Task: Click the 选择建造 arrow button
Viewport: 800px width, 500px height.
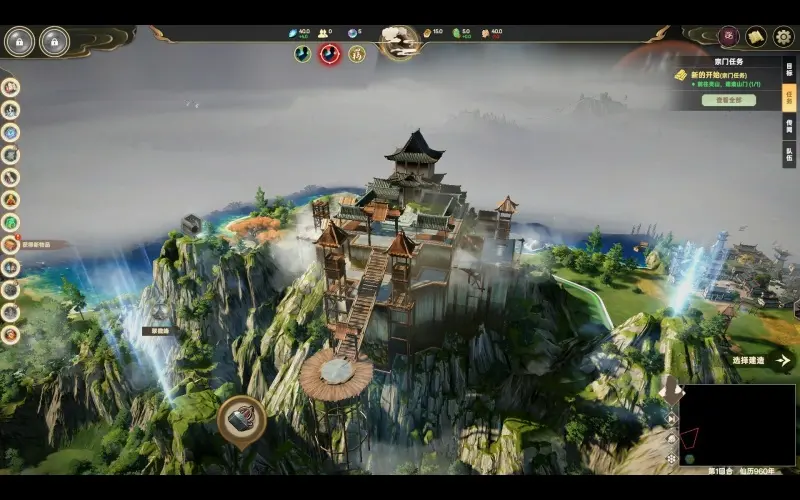Action: pyautogui.click(x=783, y=360)
